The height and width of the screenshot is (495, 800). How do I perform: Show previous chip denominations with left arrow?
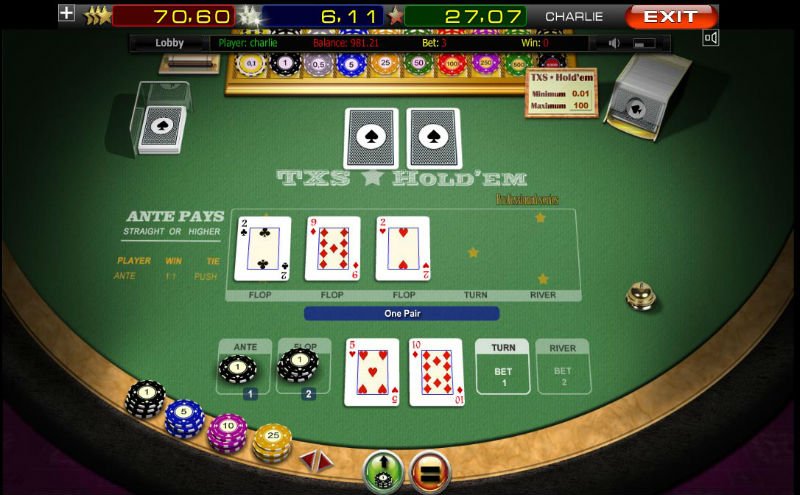tap(310, 460)
